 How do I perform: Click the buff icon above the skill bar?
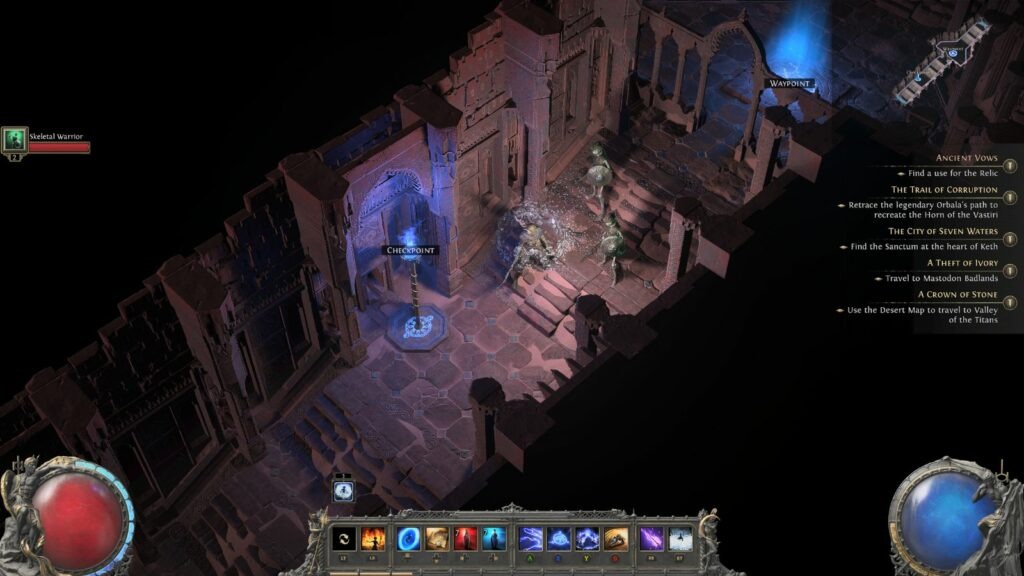tap(343, 490)
